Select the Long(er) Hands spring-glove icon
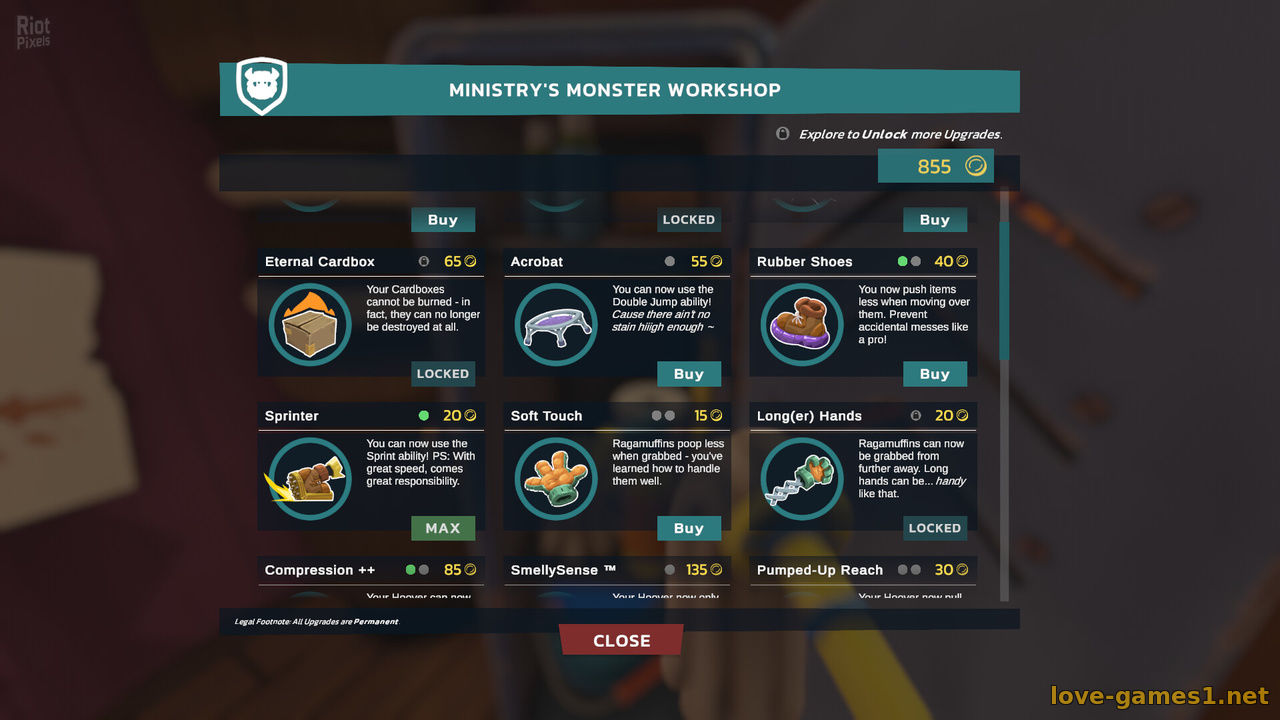The width and height of the screenshot is (1280, 720). point(802,479)
